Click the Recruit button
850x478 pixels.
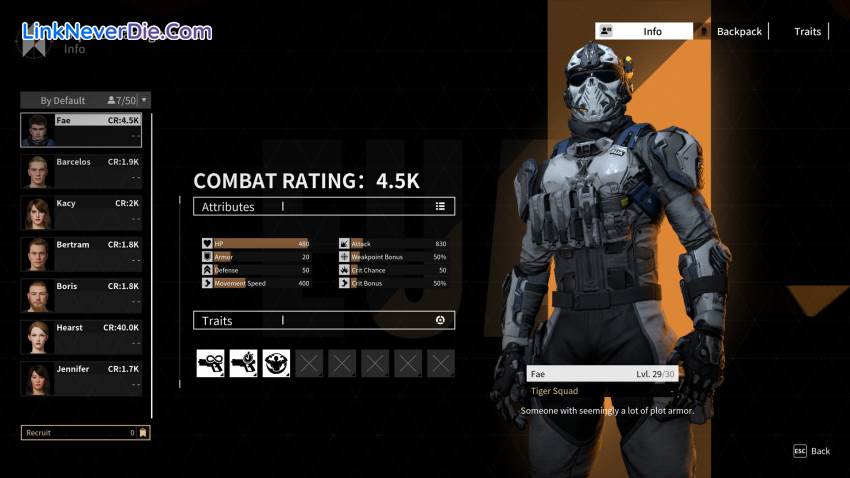(85, 433)
